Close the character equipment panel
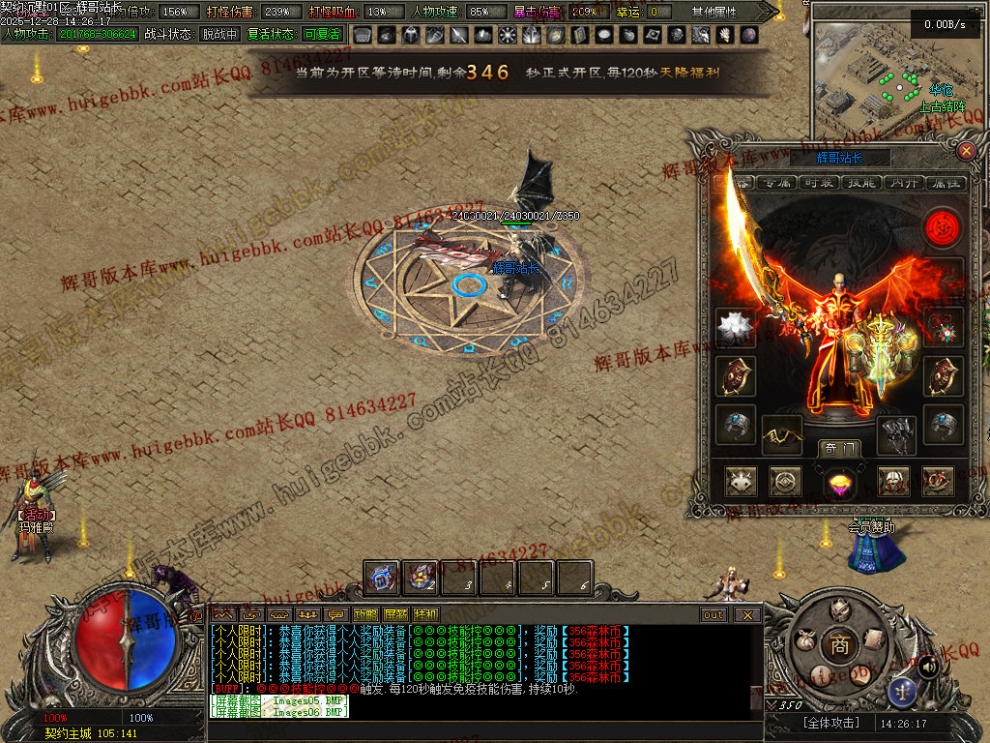 pos(966,151)
